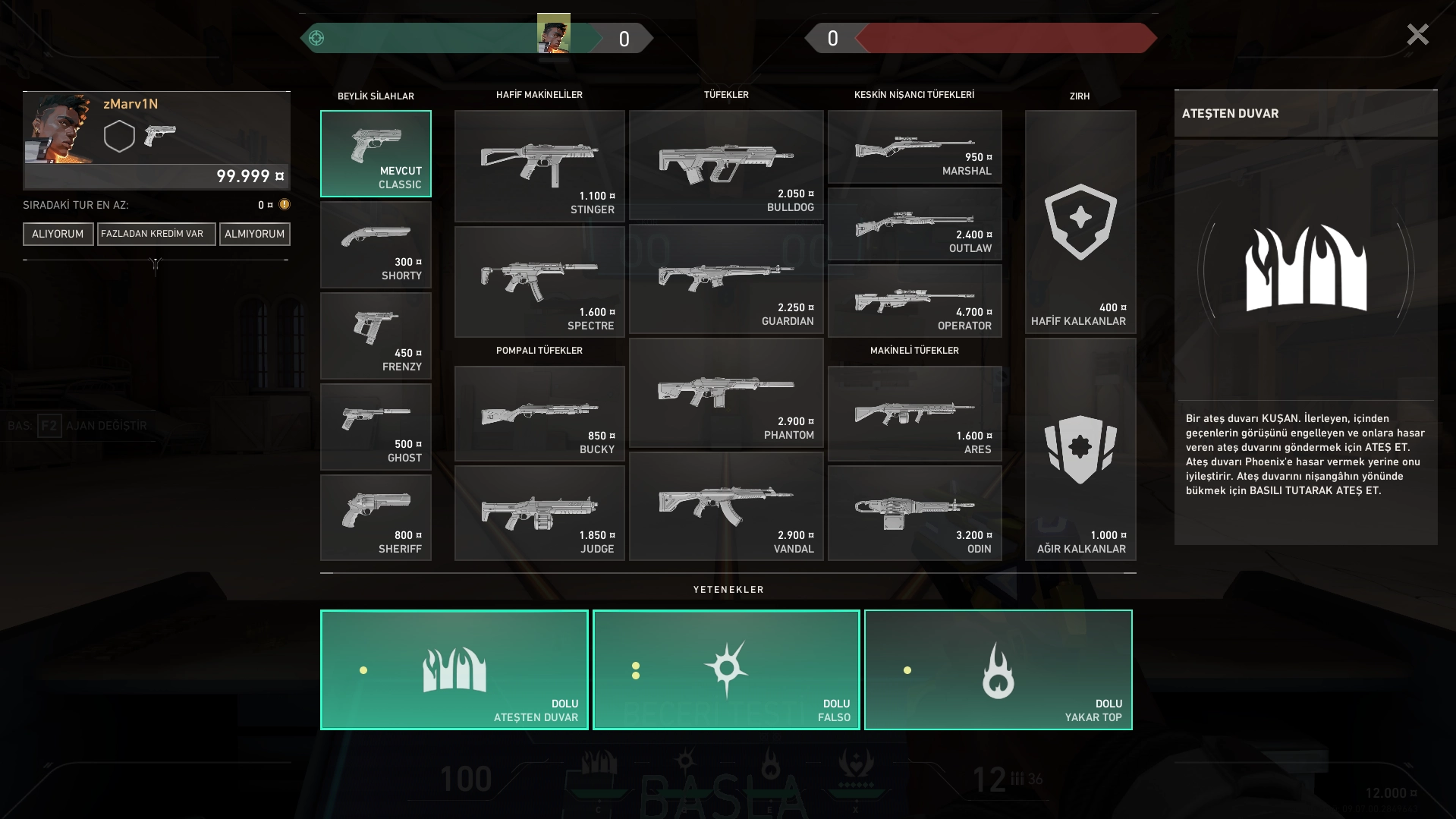Buy the Sheriff revolver
1456x819 pixels.
click(376, 518)
